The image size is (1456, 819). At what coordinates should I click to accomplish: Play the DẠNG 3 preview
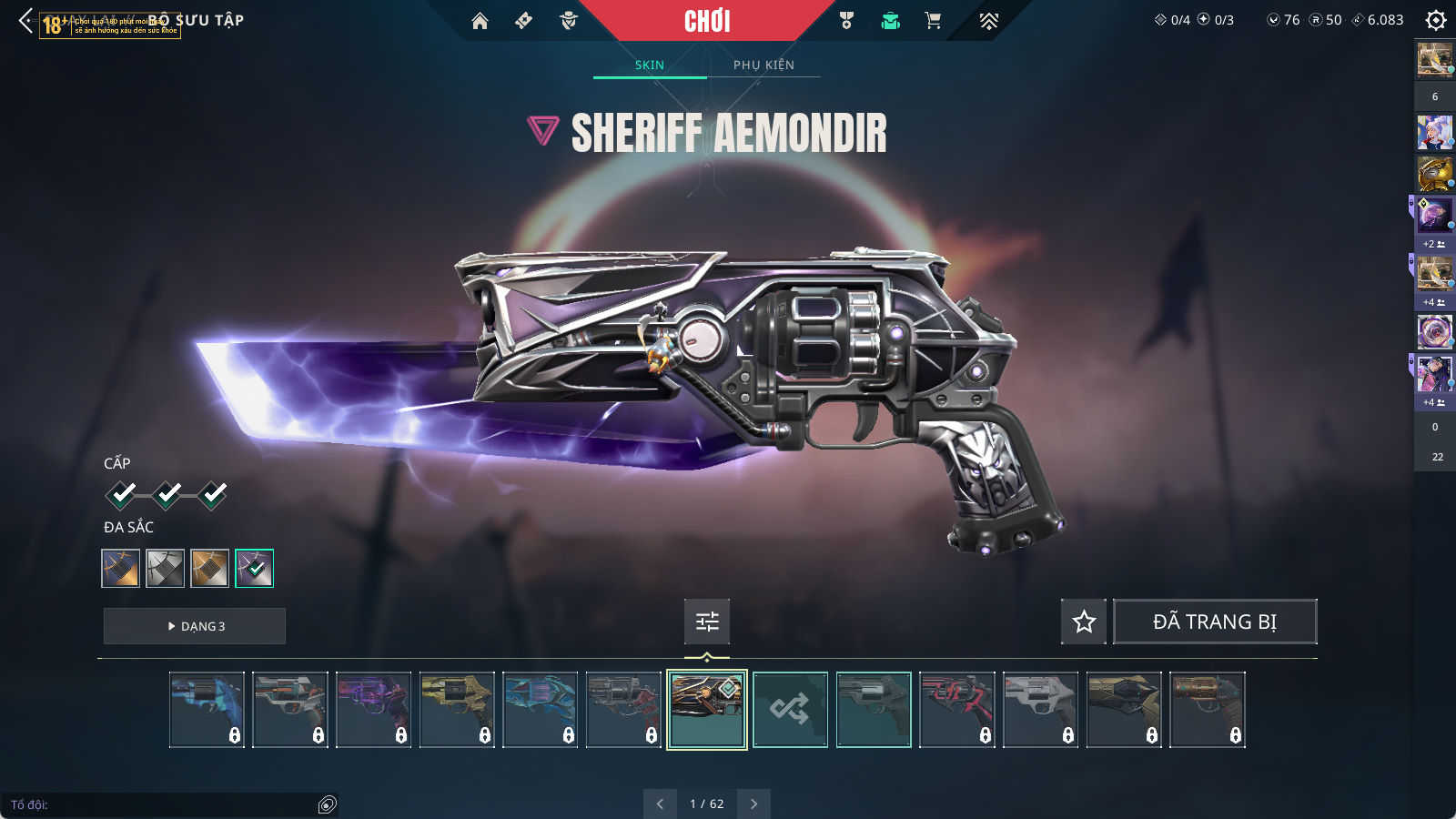pyautogui.click(x=195, y=626)
